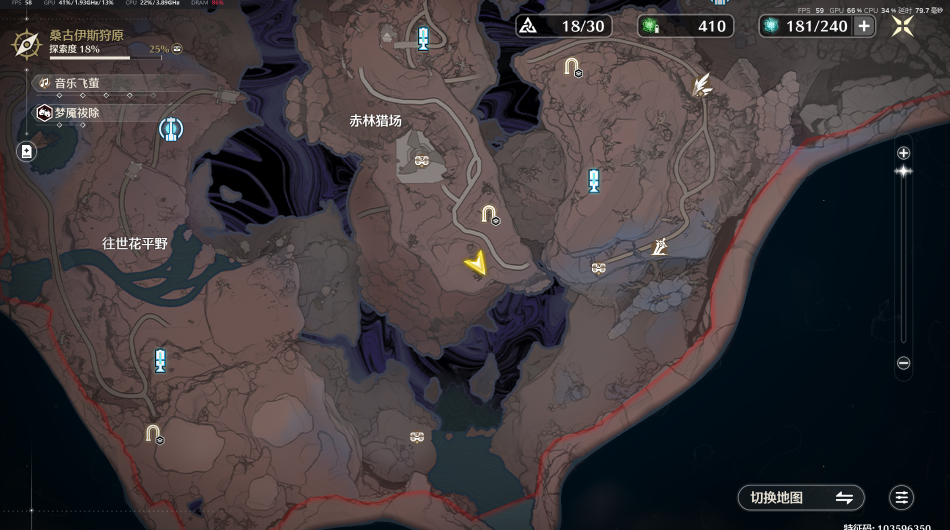
Task: Zoom in the map with the plus button
Action: (x=904, y=153)
